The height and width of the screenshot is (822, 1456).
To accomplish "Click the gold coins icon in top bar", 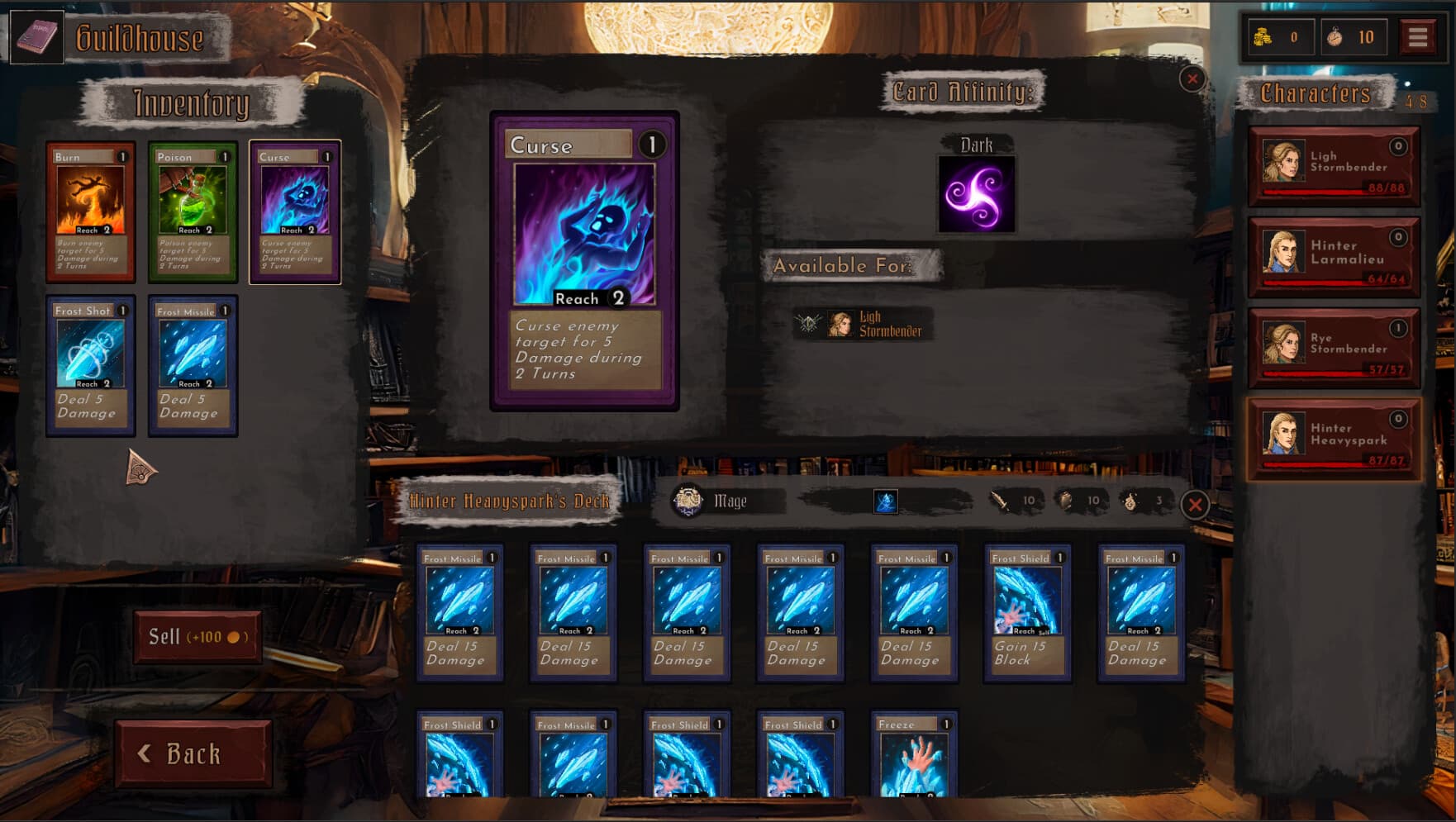I will pyautogui.click(x=1261, y=36).
